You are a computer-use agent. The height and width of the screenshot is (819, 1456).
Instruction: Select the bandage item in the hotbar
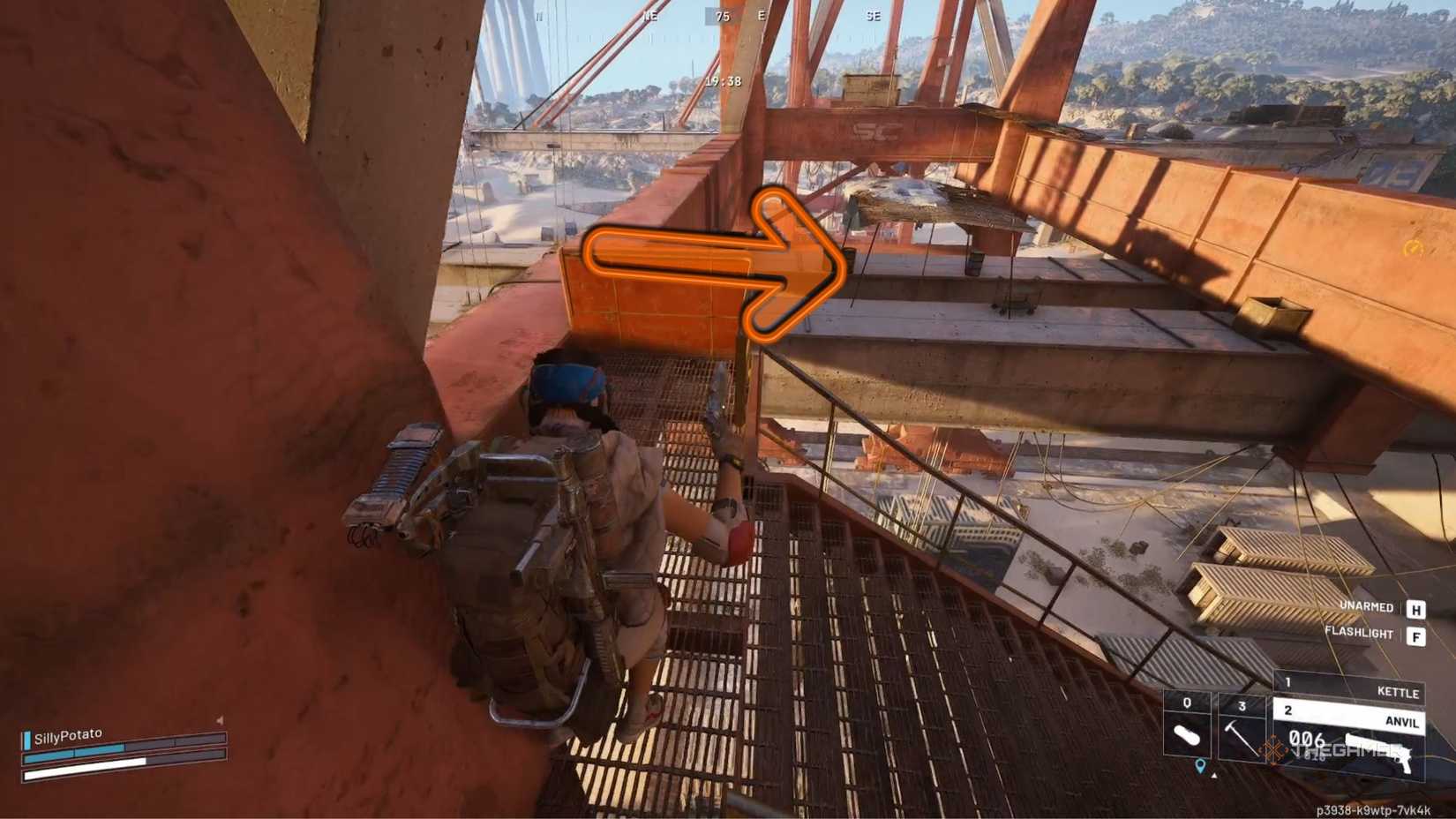(x=1186, y=734)
